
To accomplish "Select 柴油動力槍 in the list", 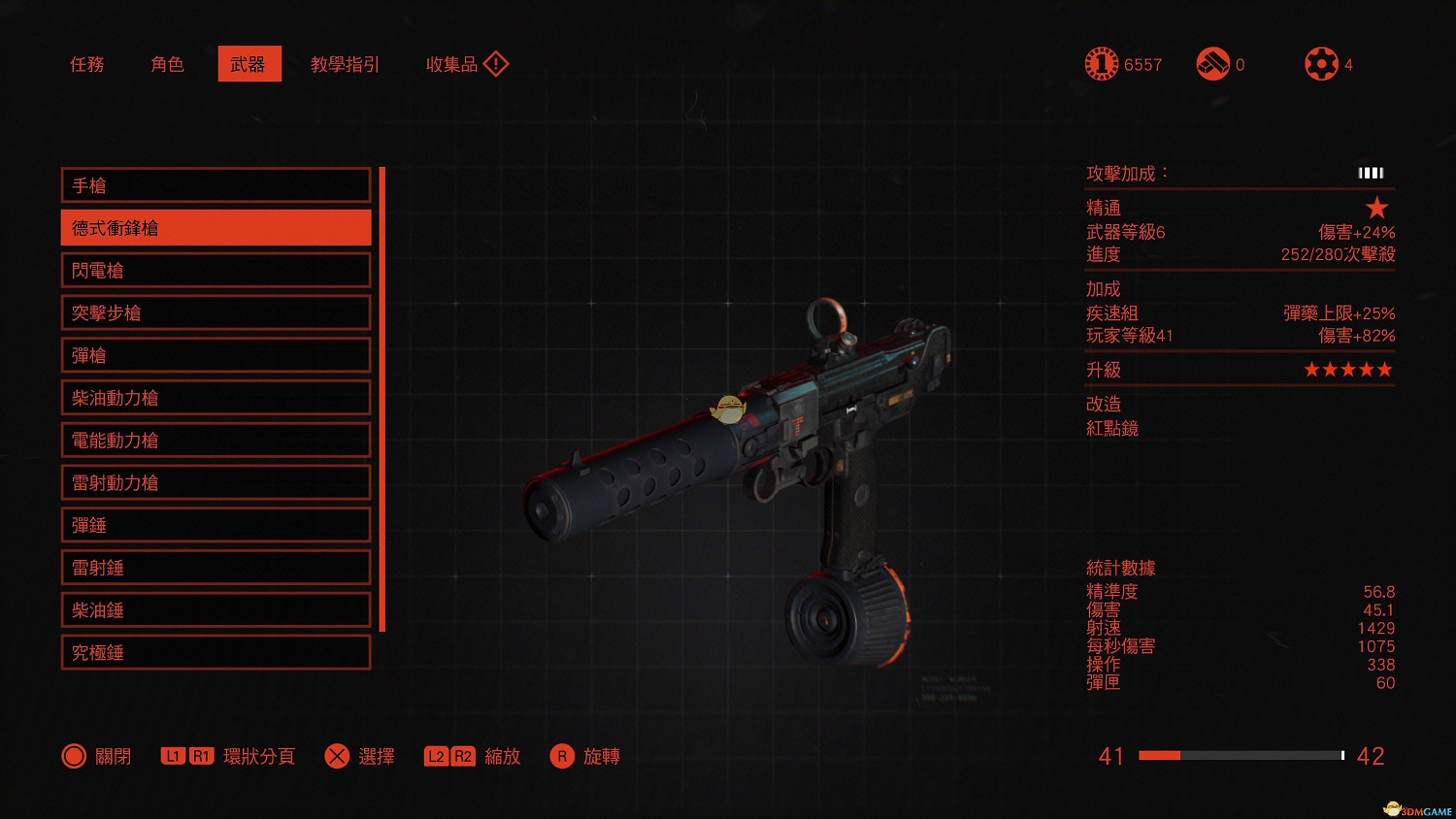I will (215, 398).
